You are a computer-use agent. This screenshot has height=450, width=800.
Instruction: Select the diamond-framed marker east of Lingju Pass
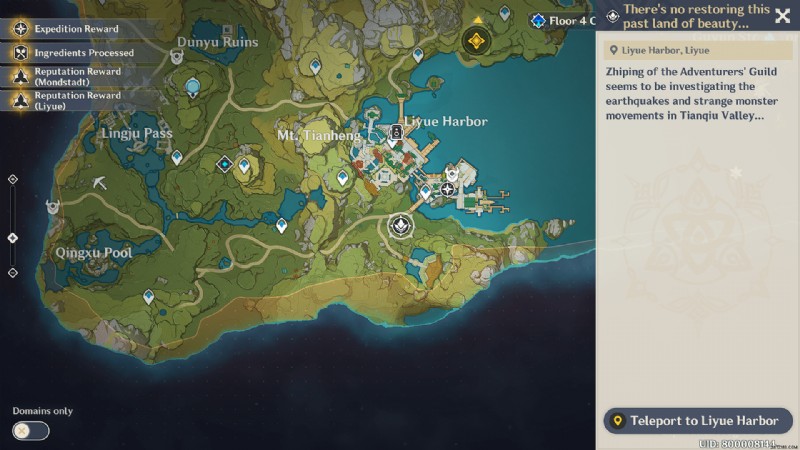tap(225, 164)
